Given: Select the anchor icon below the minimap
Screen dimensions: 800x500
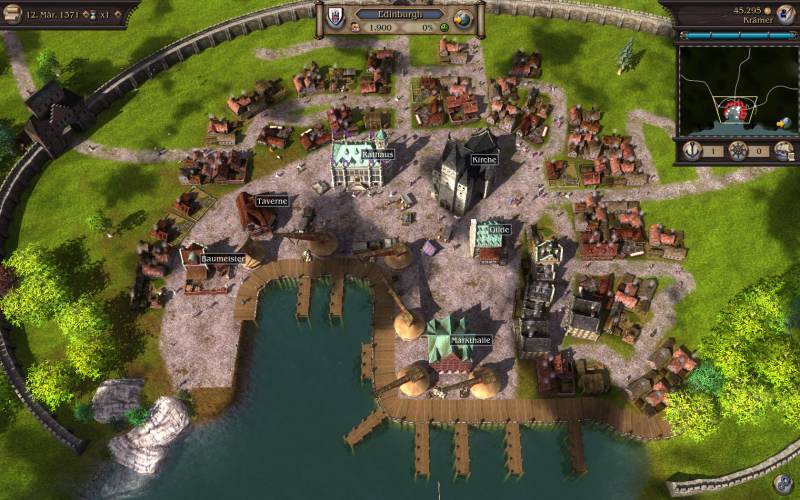Looking at the screenshot, I should (692, 151).
